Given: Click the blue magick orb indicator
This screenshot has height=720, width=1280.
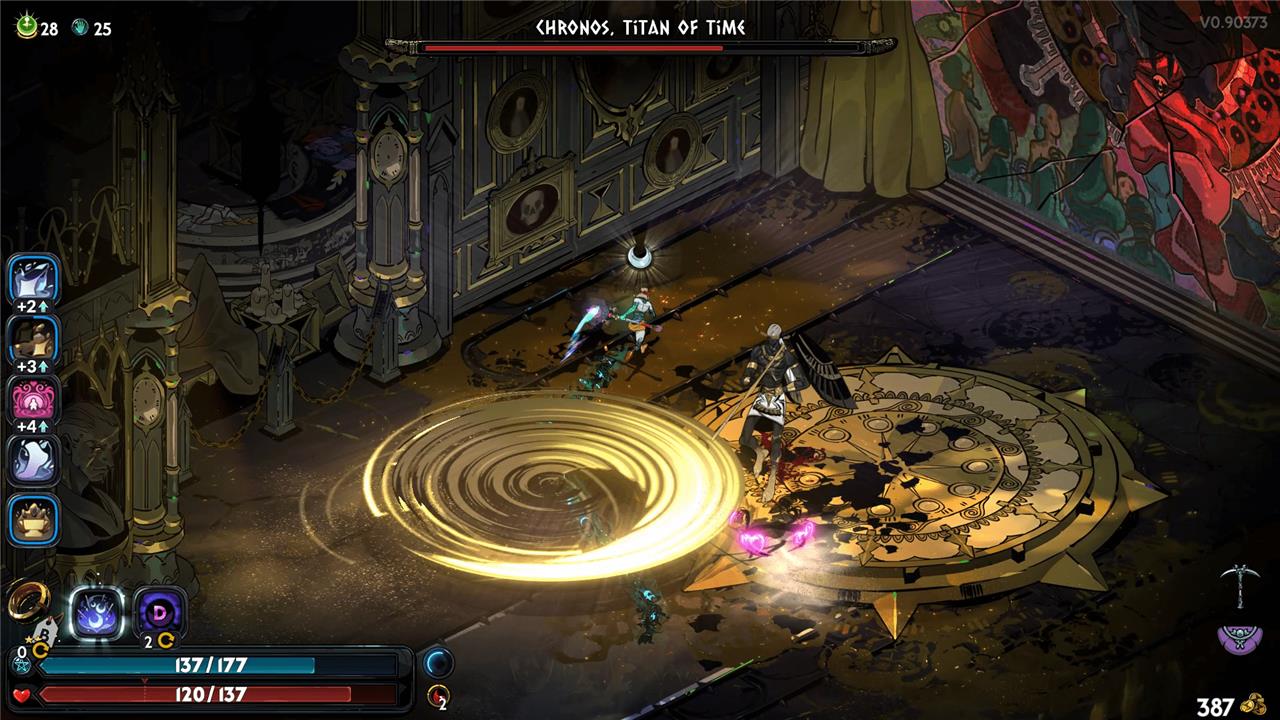Looking at the screenshot, I should pyautogui.click(x=438, y=662).
